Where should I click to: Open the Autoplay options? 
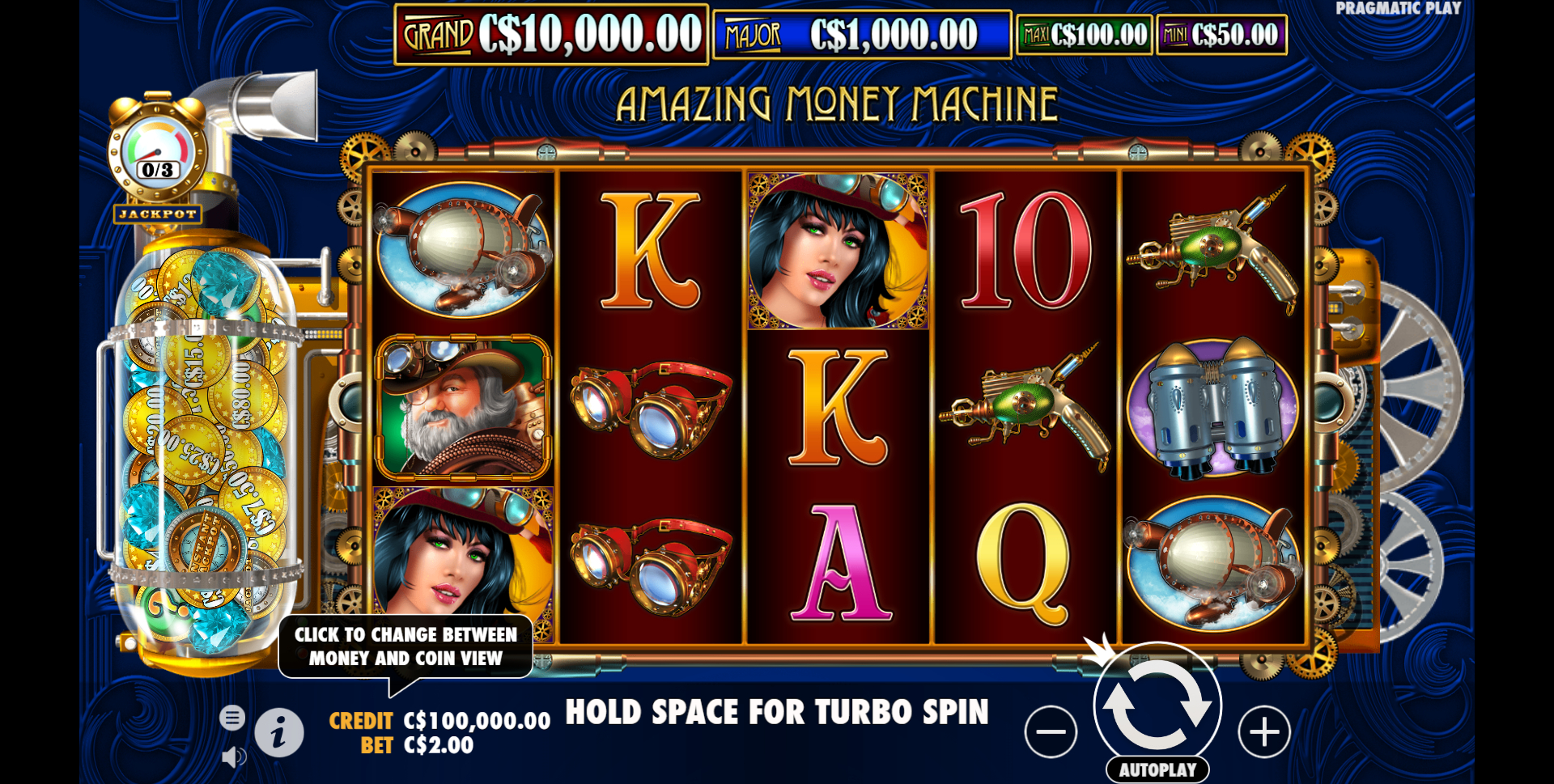pos(1157,769)
